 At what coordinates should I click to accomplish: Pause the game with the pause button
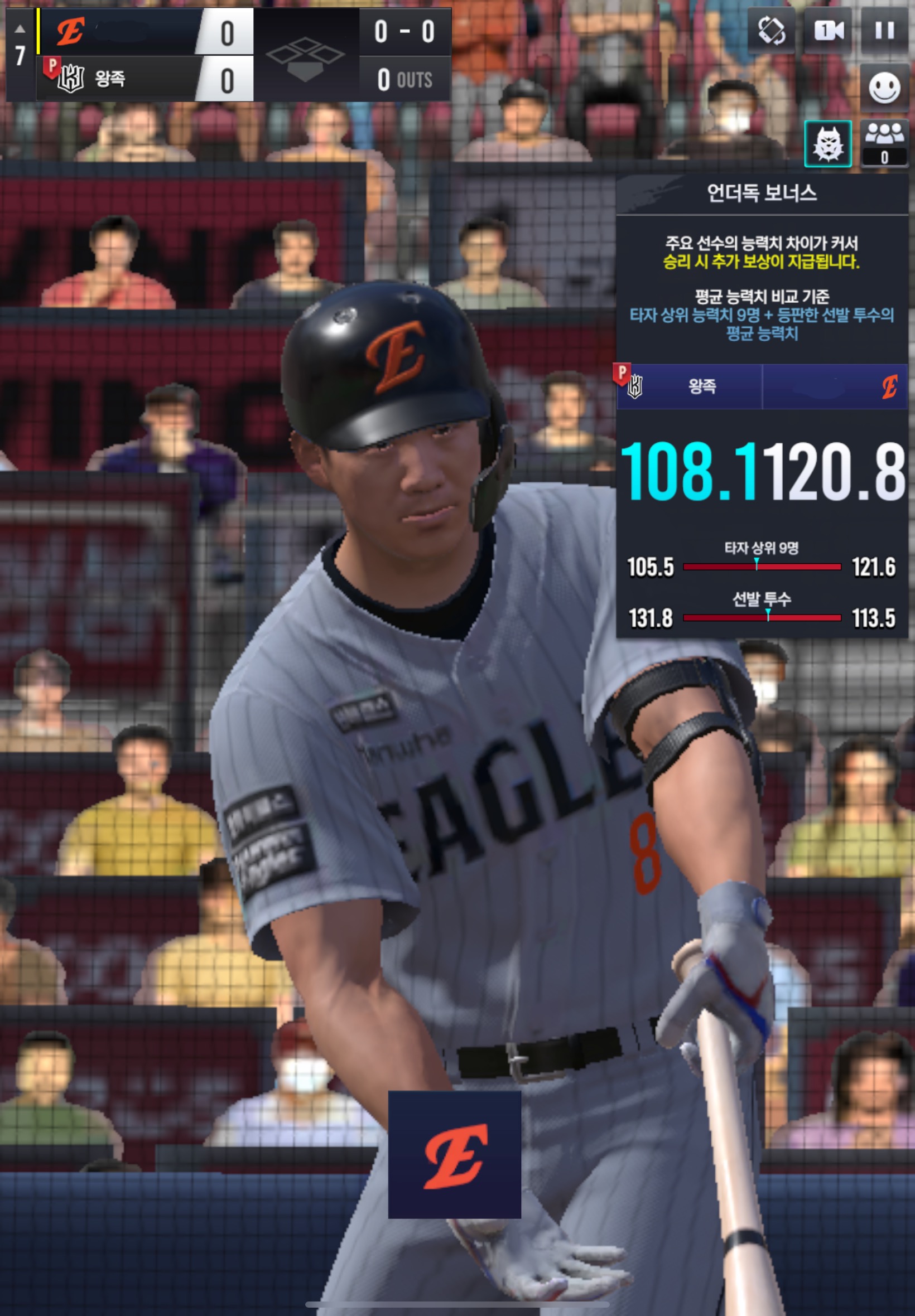[x=884, y=30]
